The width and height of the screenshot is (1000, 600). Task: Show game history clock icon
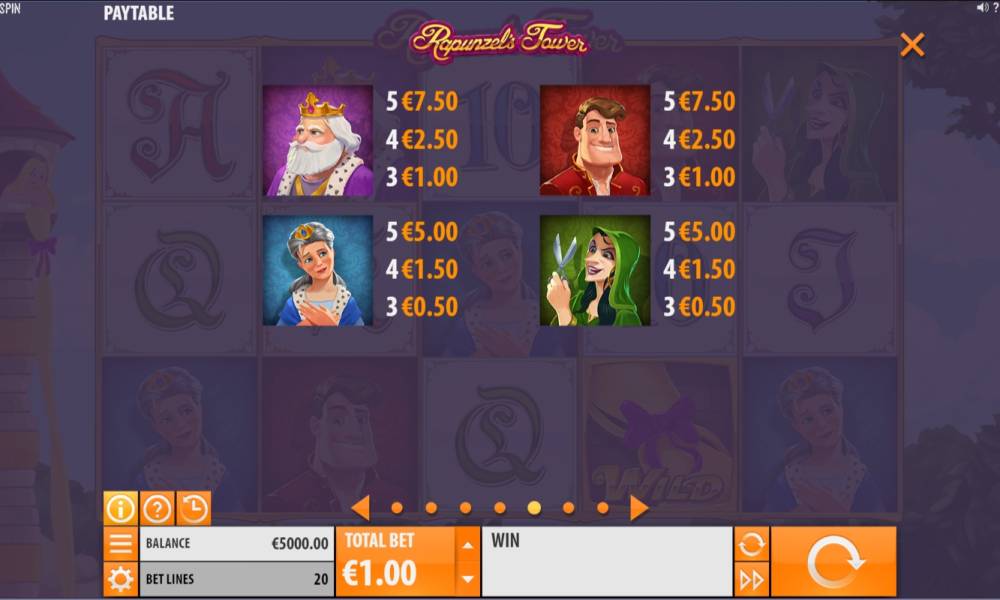194,508
